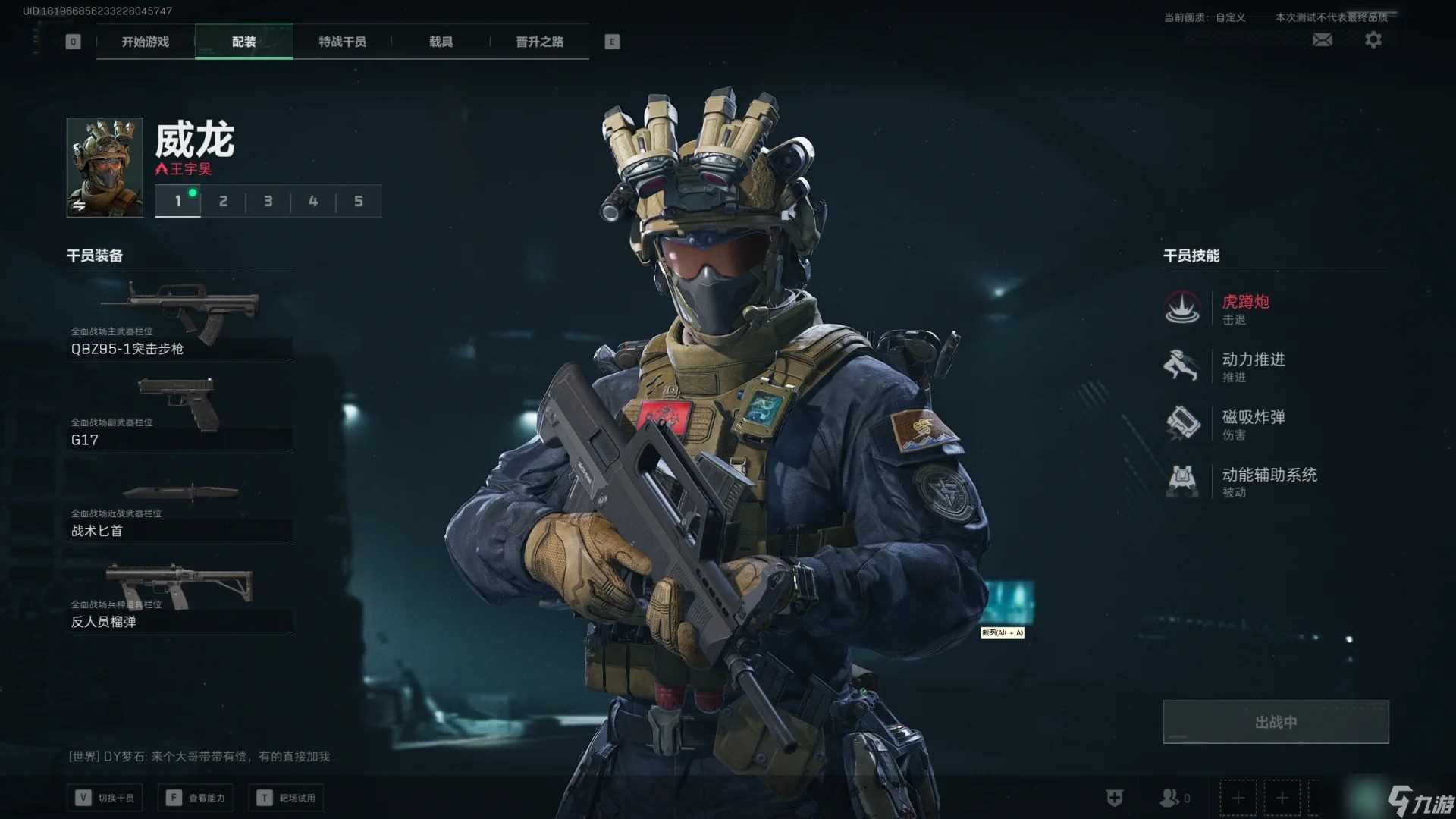Screen dimensions: 1456x819
Task: Select loadout preset 5
Action: click(359, 201)
